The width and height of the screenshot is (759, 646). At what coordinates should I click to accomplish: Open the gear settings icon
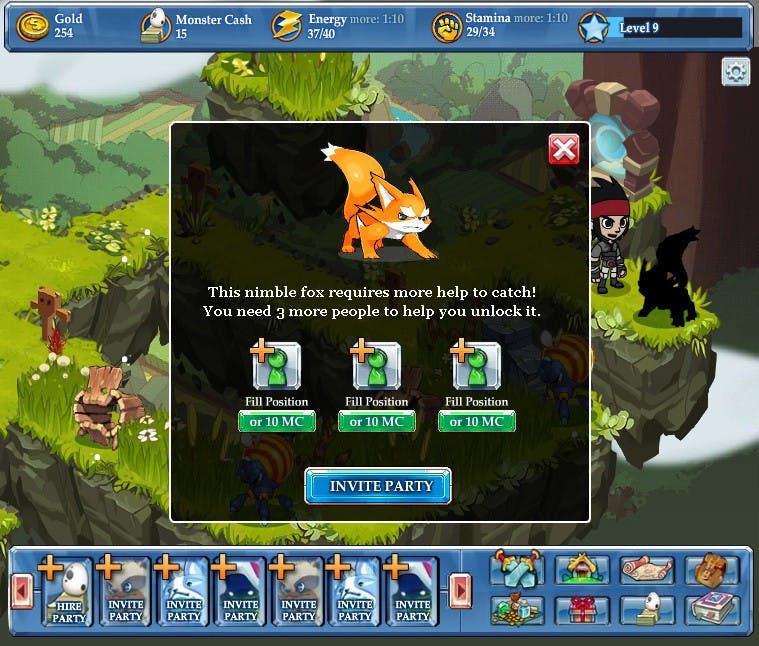click(x=736, y=72)
